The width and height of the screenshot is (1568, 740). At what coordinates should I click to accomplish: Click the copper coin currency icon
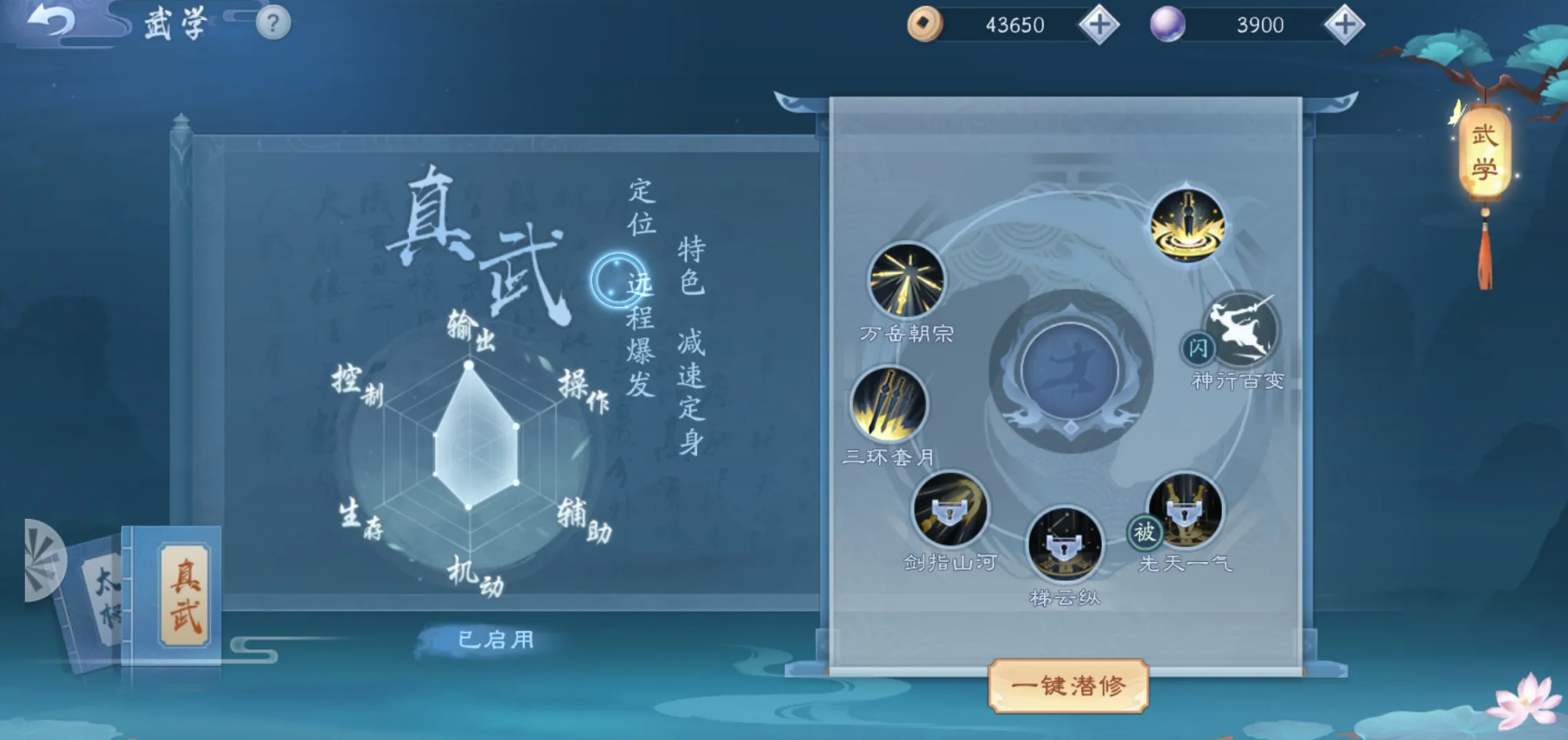[x=927, y=24]
